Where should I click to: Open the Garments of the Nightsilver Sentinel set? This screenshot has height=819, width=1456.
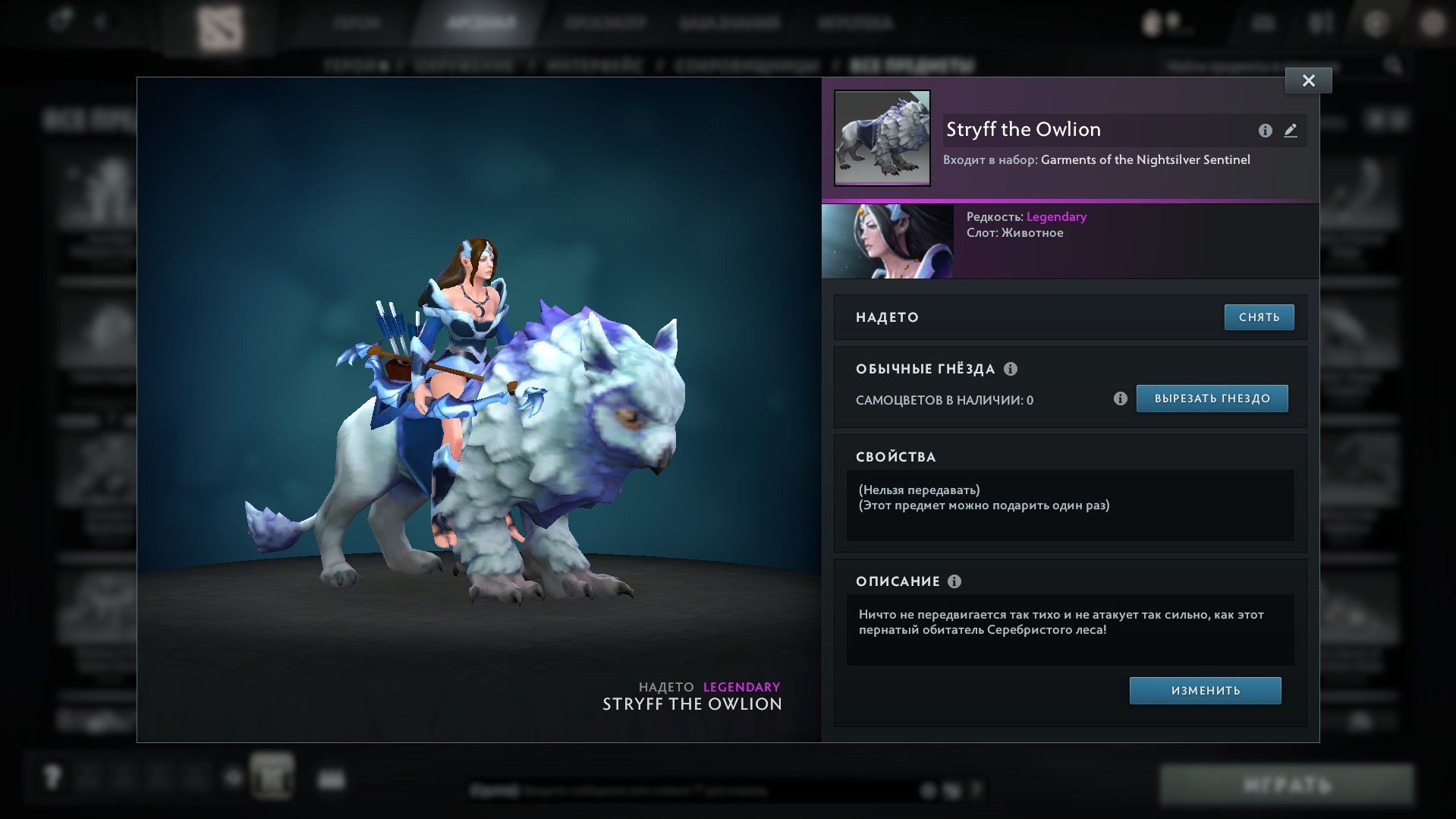coord(1145,159)
